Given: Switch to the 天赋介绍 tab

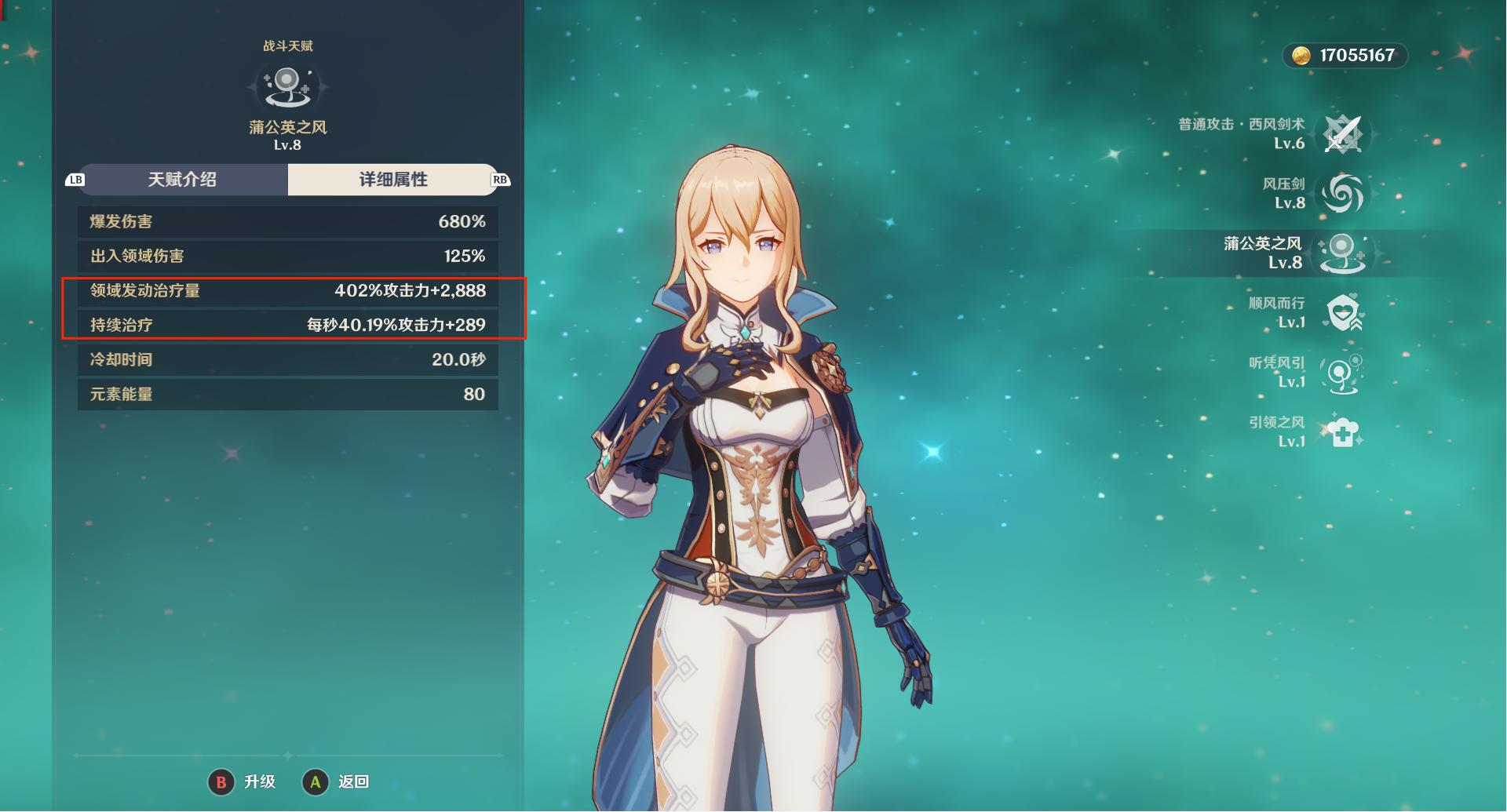Looking at the screenshot, I should [184, 180].
